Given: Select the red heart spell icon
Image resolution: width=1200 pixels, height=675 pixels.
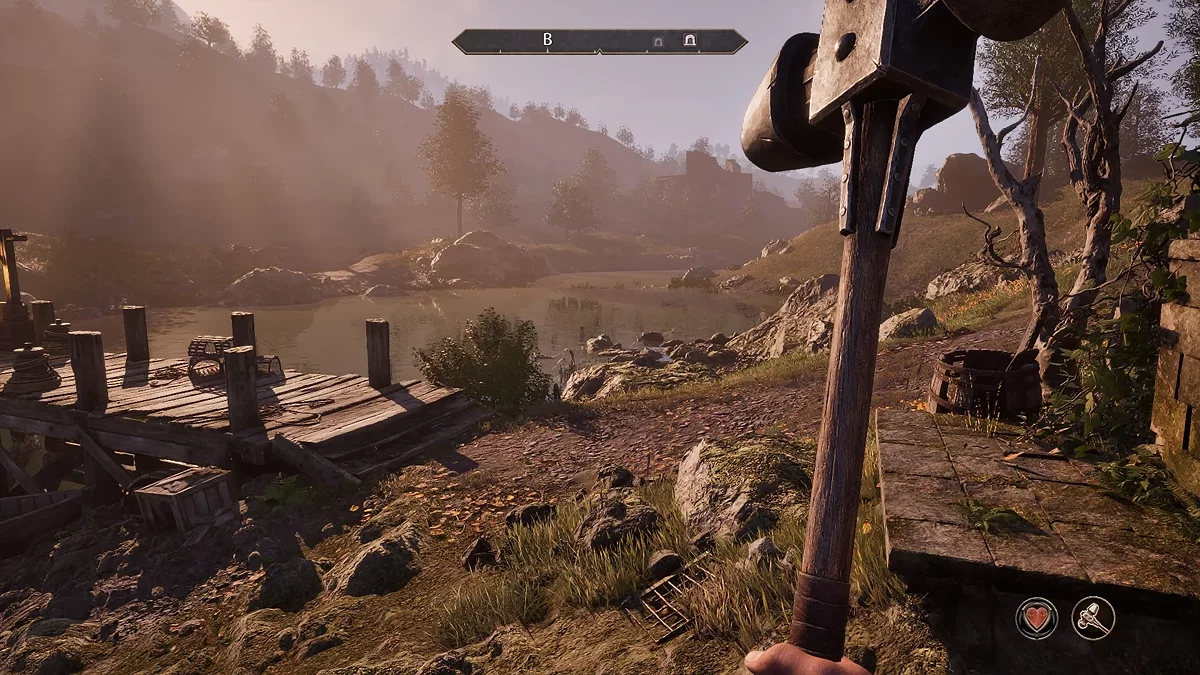Looking at the screenshot, I should (1037, 617).
